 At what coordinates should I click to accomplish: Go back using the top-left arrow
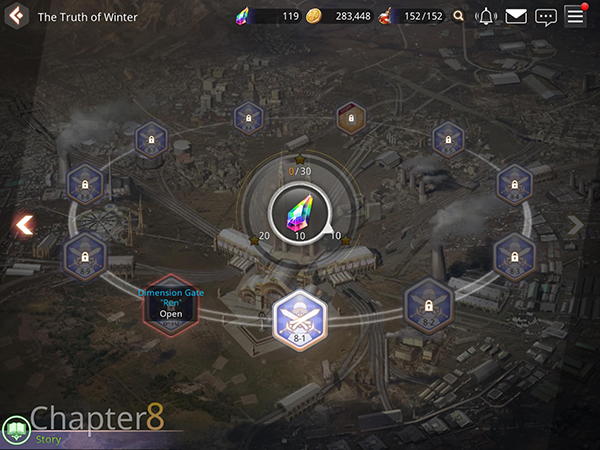[15, 16]
